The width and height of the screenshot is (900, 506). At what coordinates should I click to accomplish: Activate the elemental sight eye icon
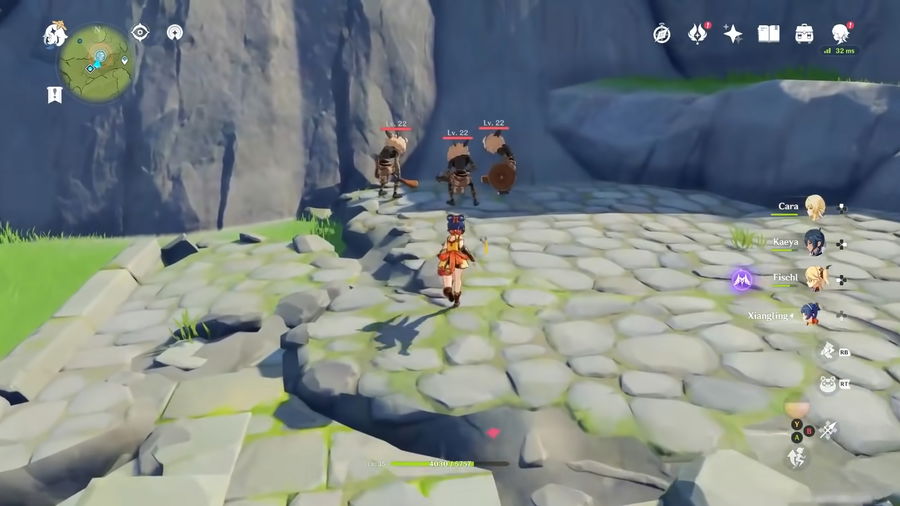[140, 32]
